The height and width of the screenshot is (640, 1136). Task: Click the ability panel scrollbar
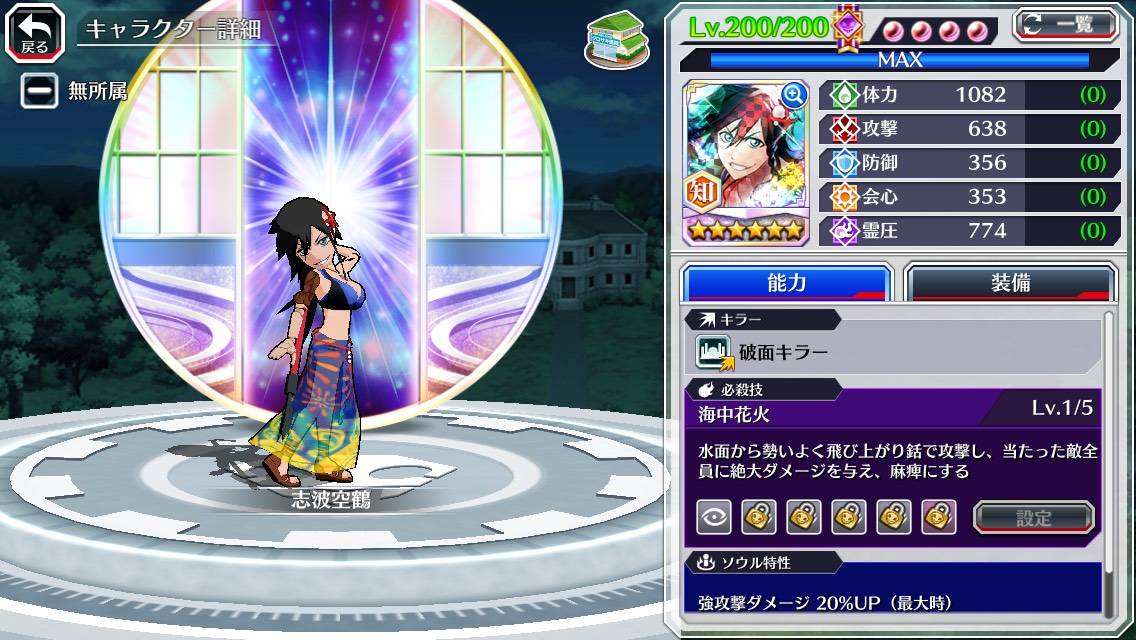[1107, 460]
